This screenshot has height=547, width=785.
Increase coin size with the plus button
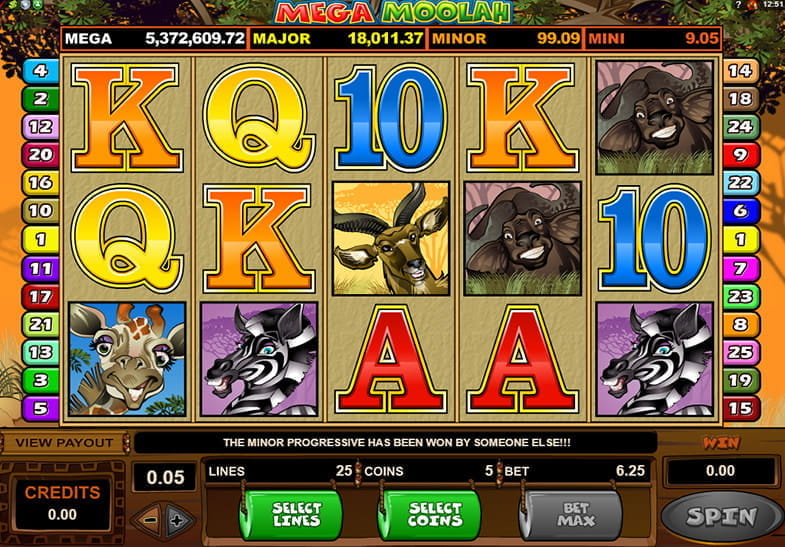(177, 519)
